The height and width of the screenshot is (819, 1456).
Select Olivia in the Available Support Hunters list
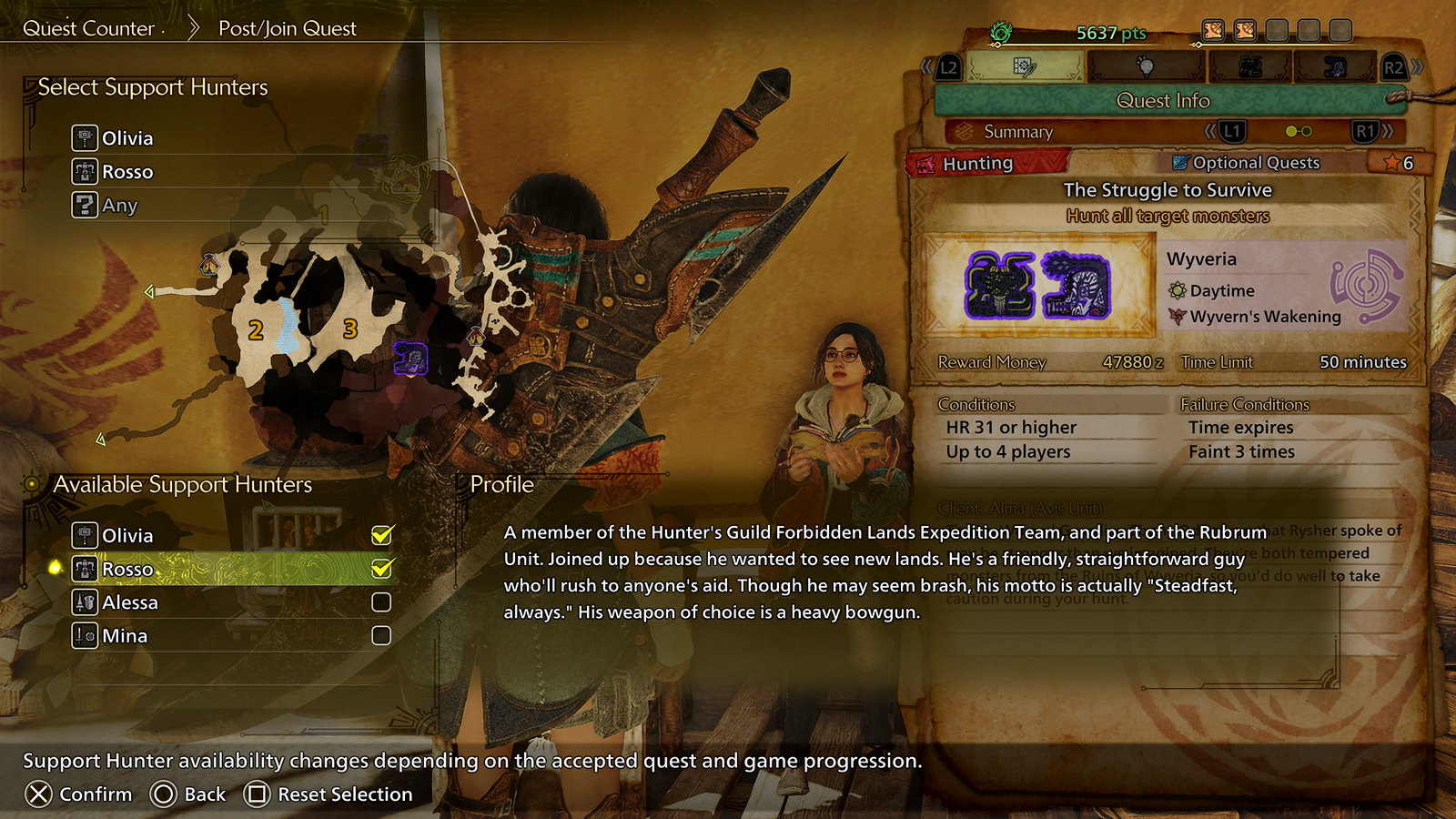[x=127, y=535]
